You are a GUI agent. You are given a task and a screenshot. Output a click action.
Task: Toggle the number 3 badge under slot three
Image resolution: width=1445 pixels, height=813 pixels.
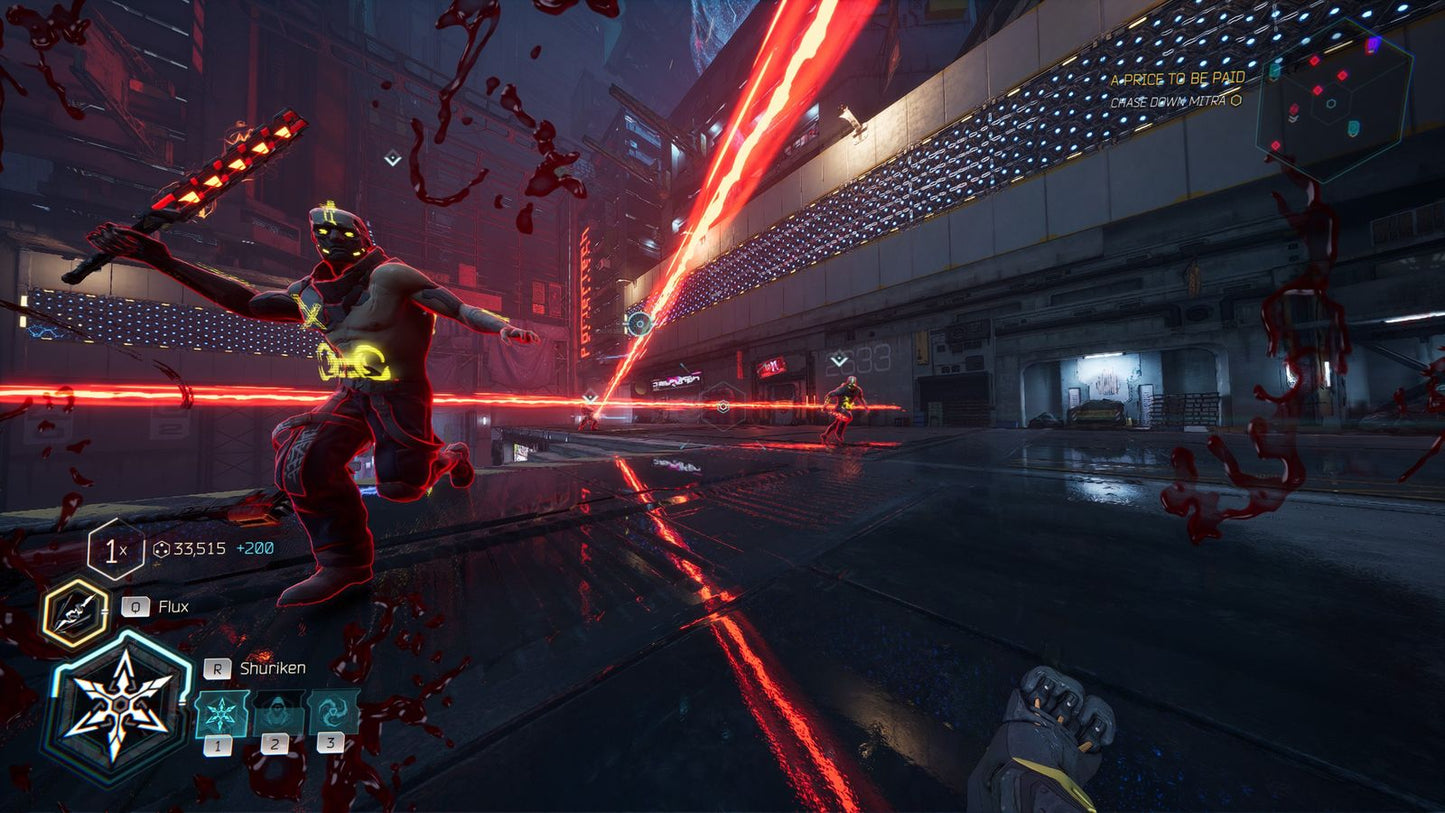click(x=330, y=742)
